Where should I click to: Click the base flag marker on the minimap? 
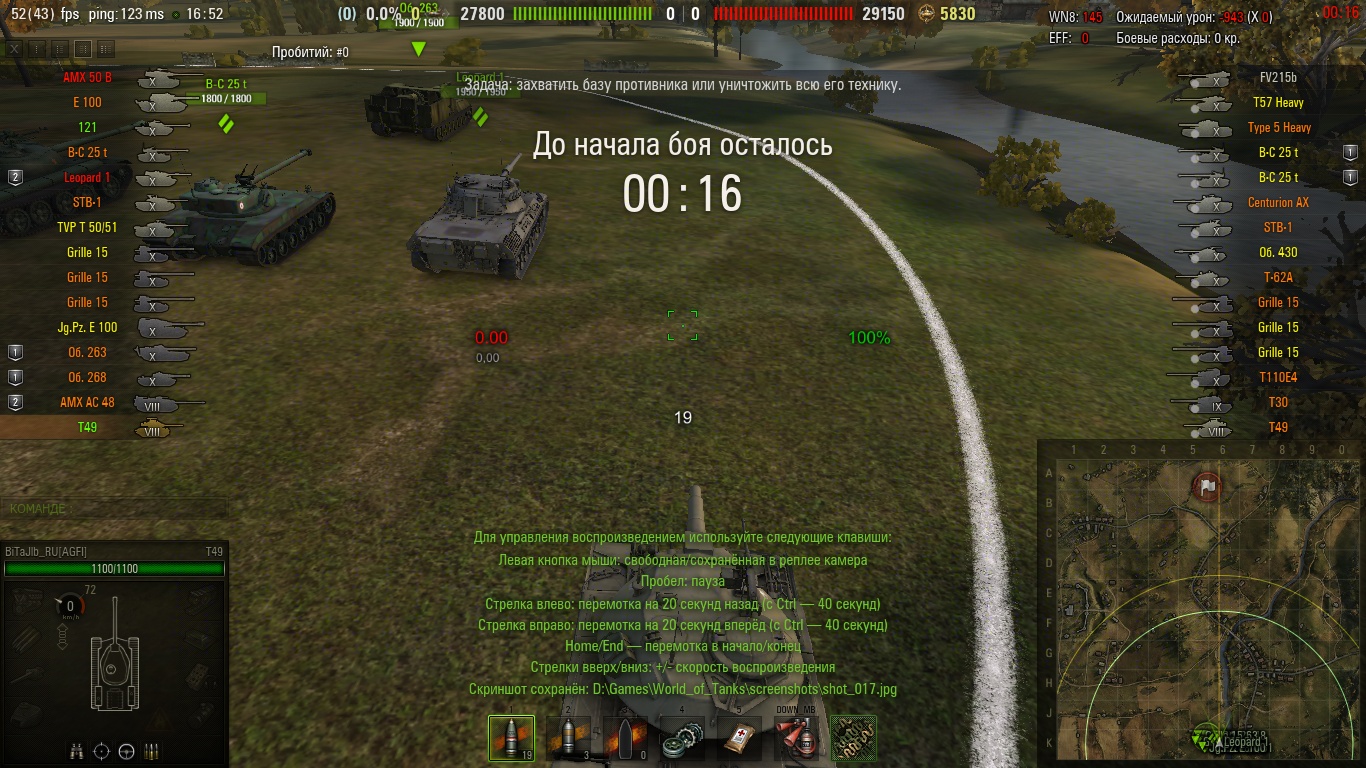point(1207,487)
